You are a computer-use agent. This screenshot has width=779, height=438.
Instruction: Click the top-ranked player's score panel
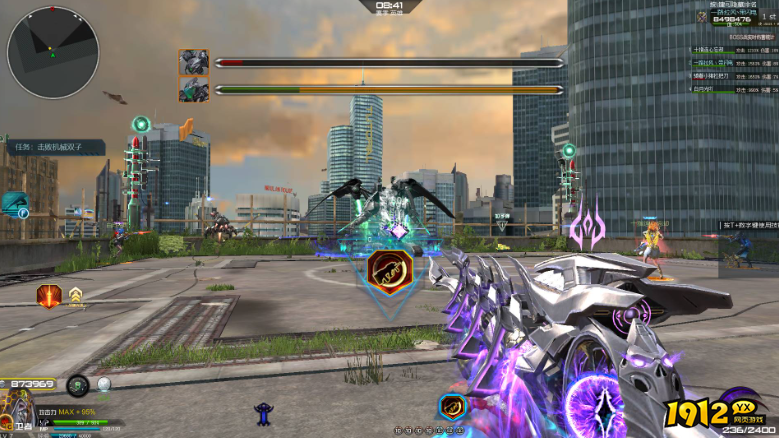[x=731, y=15]
